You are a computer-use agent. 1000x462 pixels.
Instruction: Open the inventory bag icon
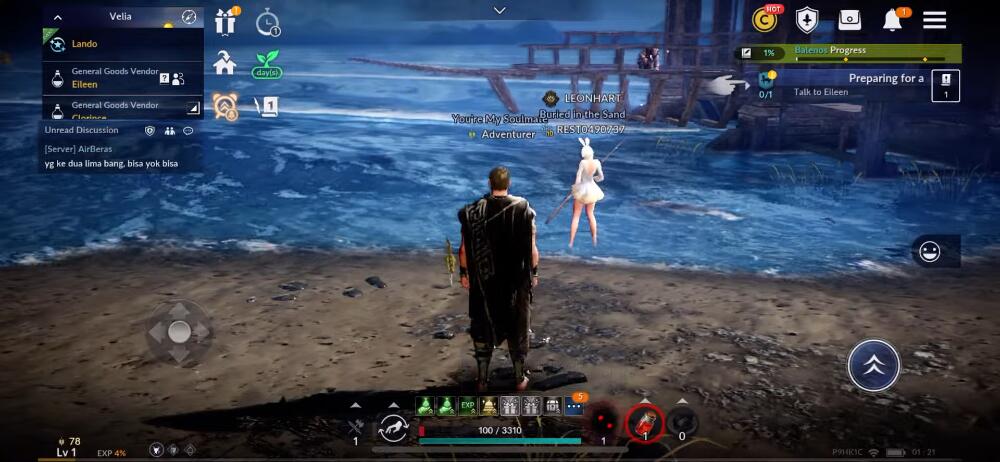(850, 20)
